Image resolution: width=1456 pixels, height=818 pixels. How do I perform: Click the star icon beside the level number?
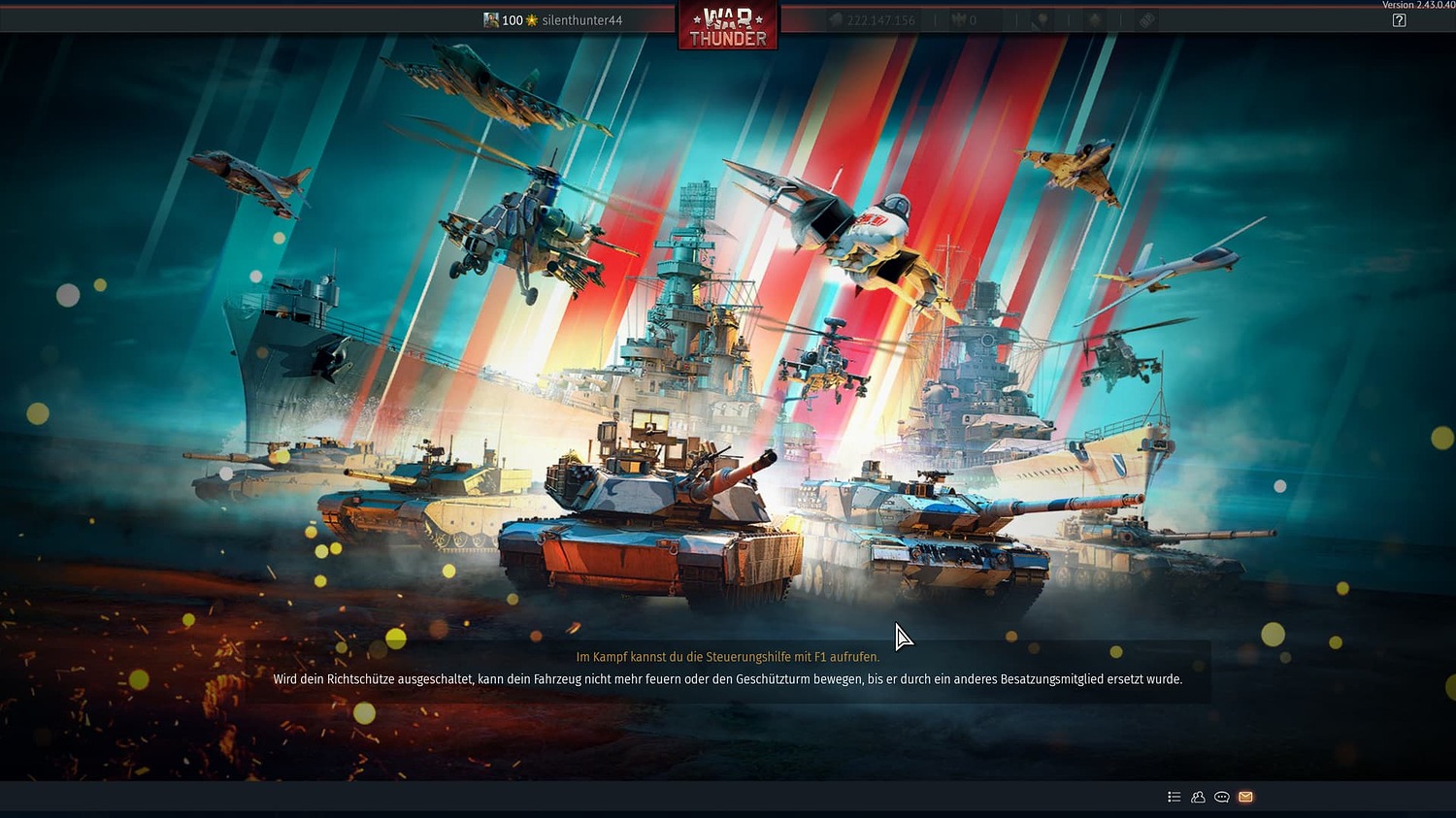click(x=532, y=19)
